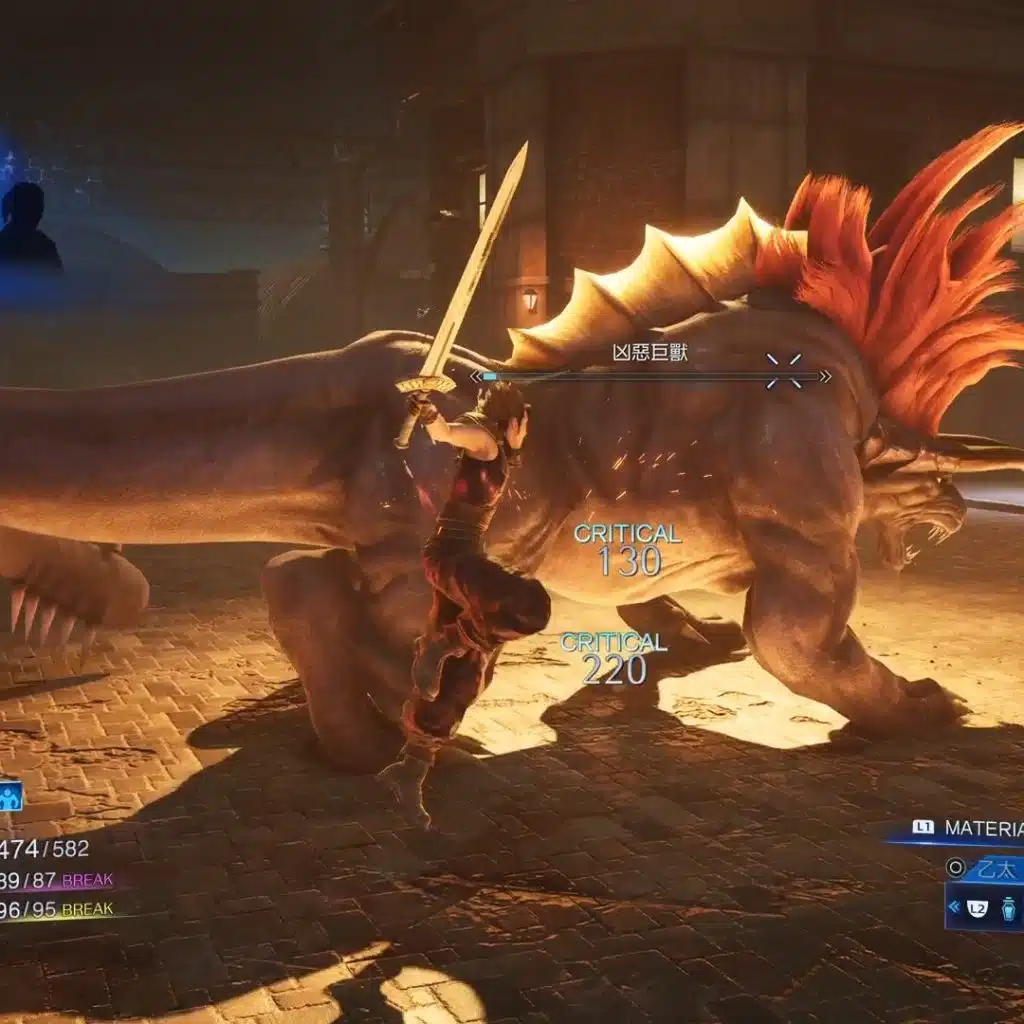Viewport: 1024px width, 1024px height.
Task: Select the blue figure status buff icon
Action: click(x=10, y=796)
